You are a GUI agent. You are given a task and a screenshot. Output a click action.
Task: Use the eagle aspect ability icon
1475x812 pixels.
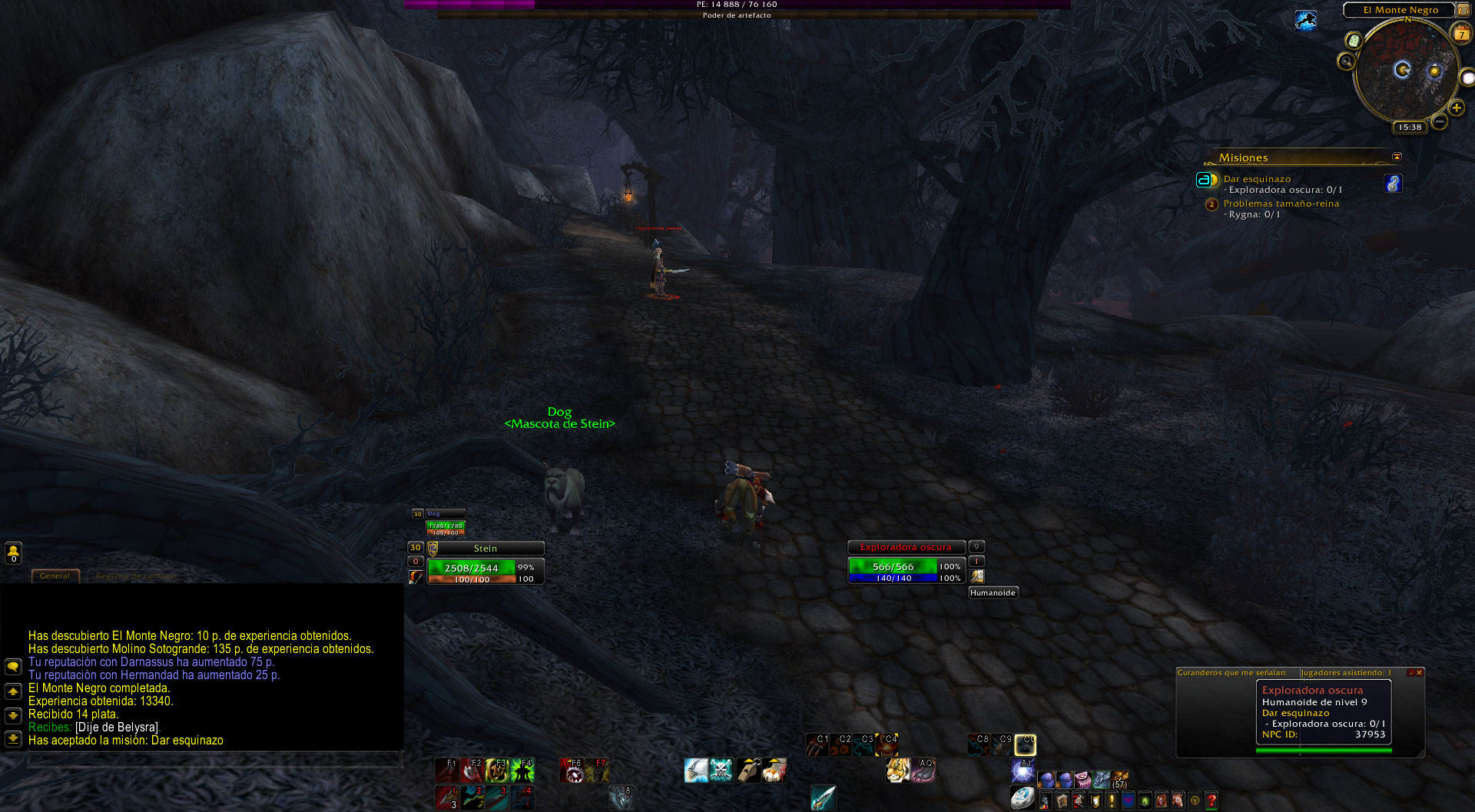coord(696,770)
